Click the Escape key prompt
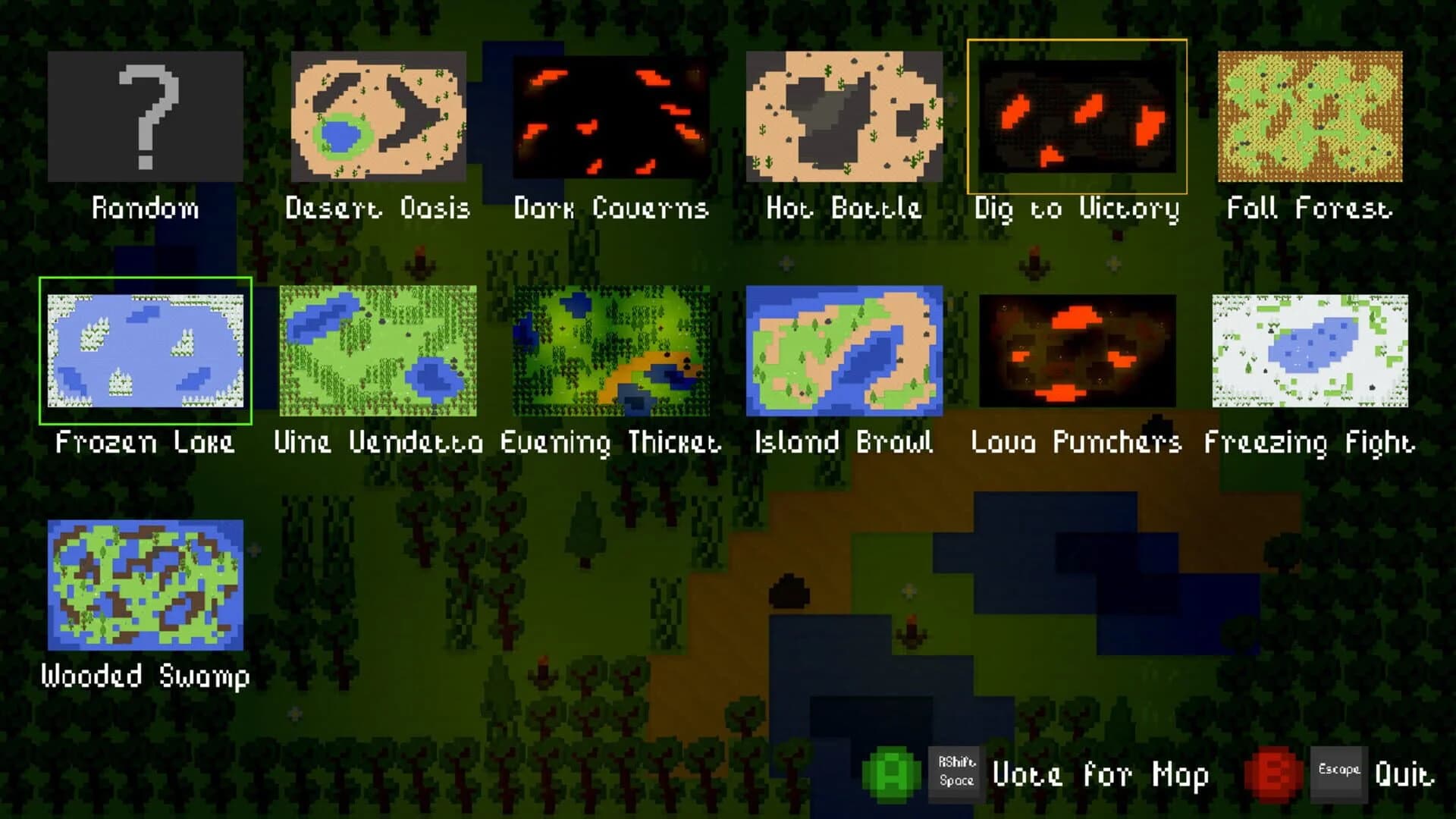Image resolution: width=1456 pixels, height=819 pixels. [x=1340, y=773]
